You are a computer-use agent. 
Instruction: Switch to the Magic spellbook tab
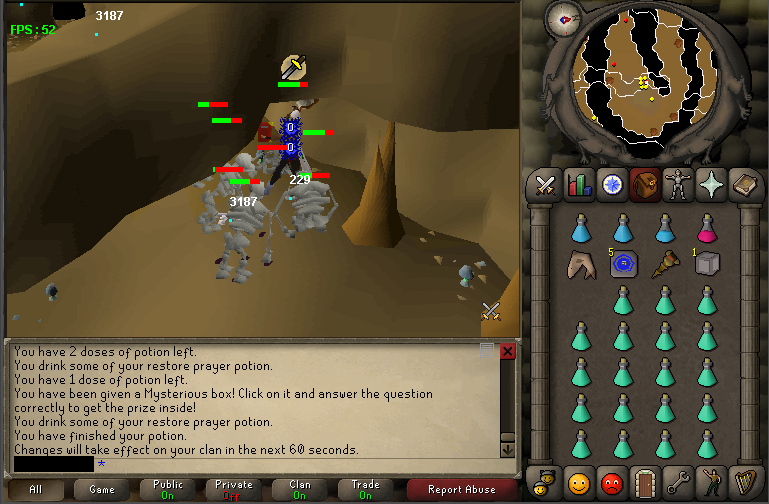(744, 185)
